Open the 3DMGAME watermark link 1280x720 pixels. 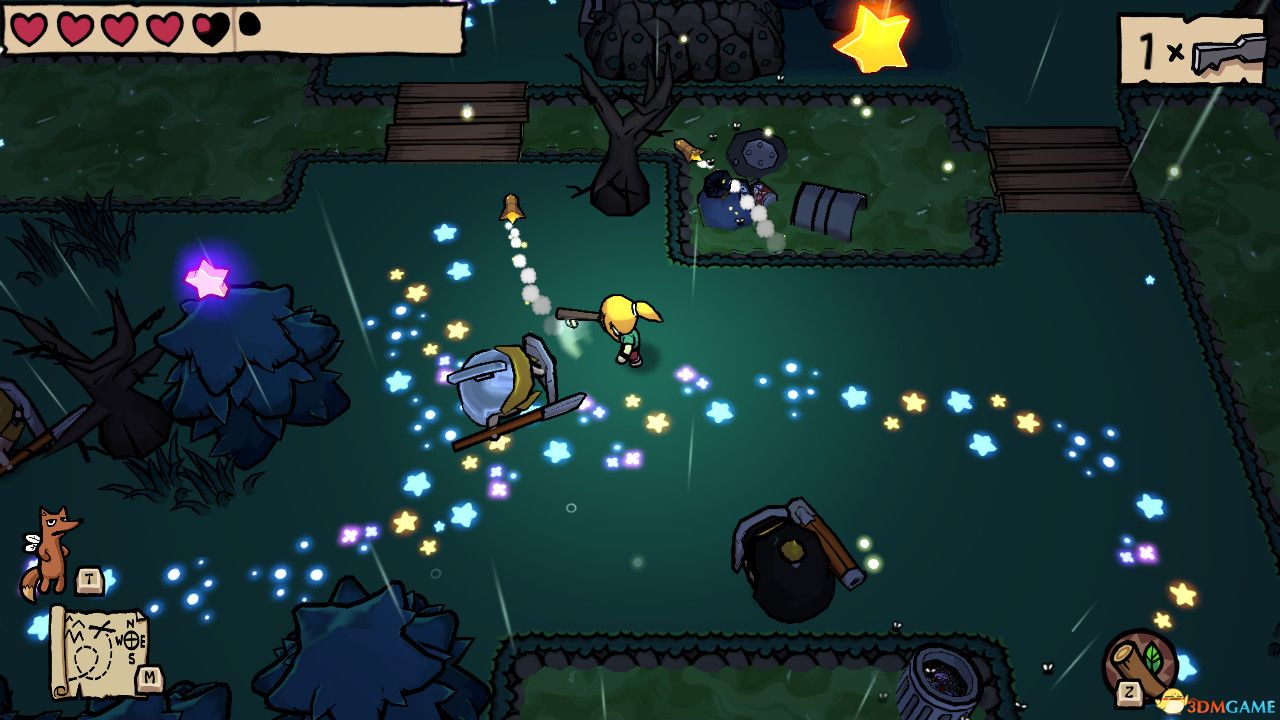pyautogui.click(x=1232, y=703)
